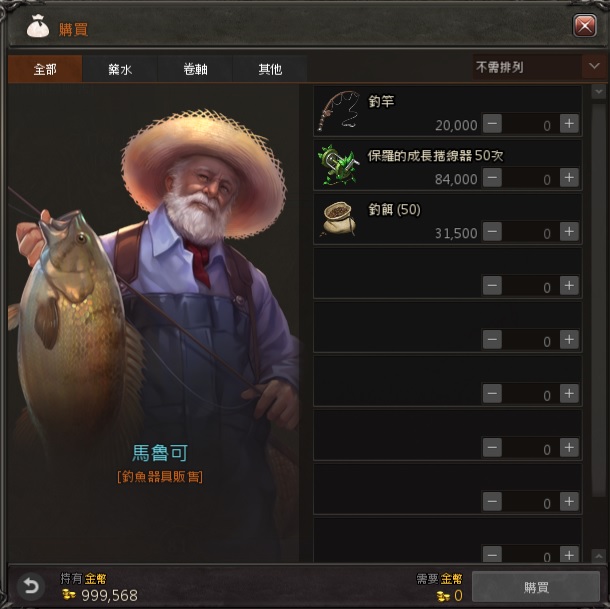
Task: Add one 保羅的成長捲線器 with plus button
Action: pyautogui.click(x=569, y=178)
